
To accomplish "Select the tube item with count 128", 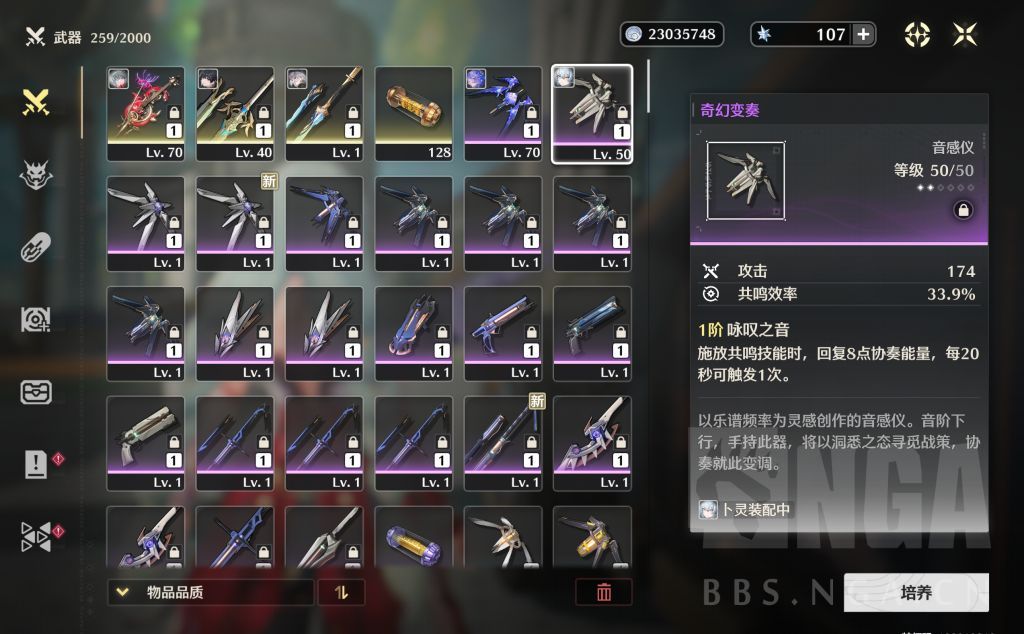I will (x=414, y=114).
